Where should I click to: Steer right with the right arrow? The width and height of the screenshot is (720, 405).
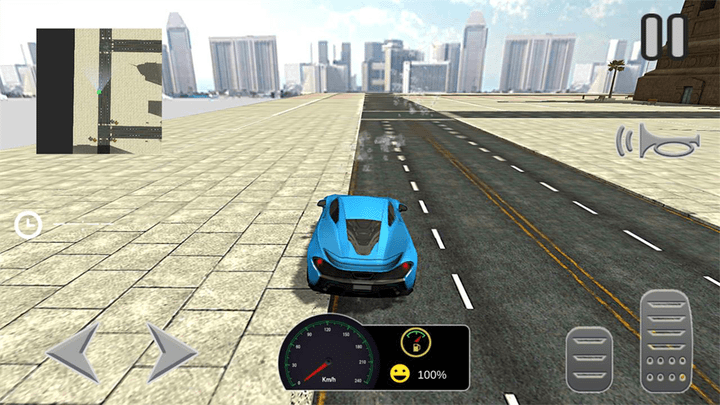171,351
